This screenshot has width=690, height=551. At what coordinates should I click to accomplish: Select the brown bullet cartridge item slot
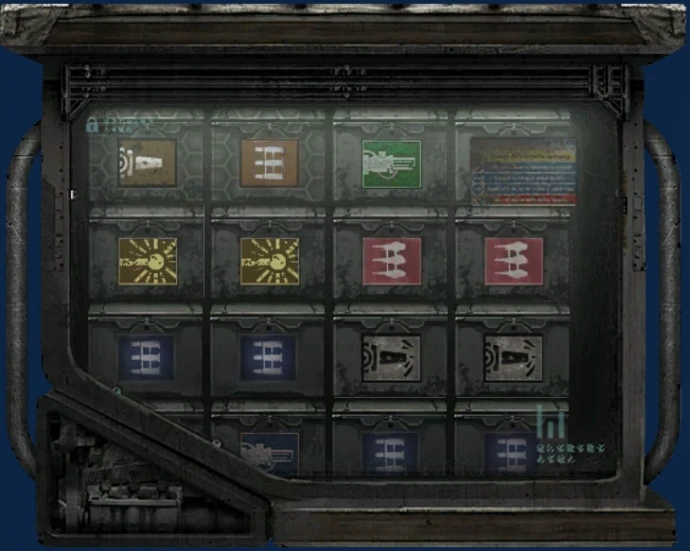click(147, 163)
